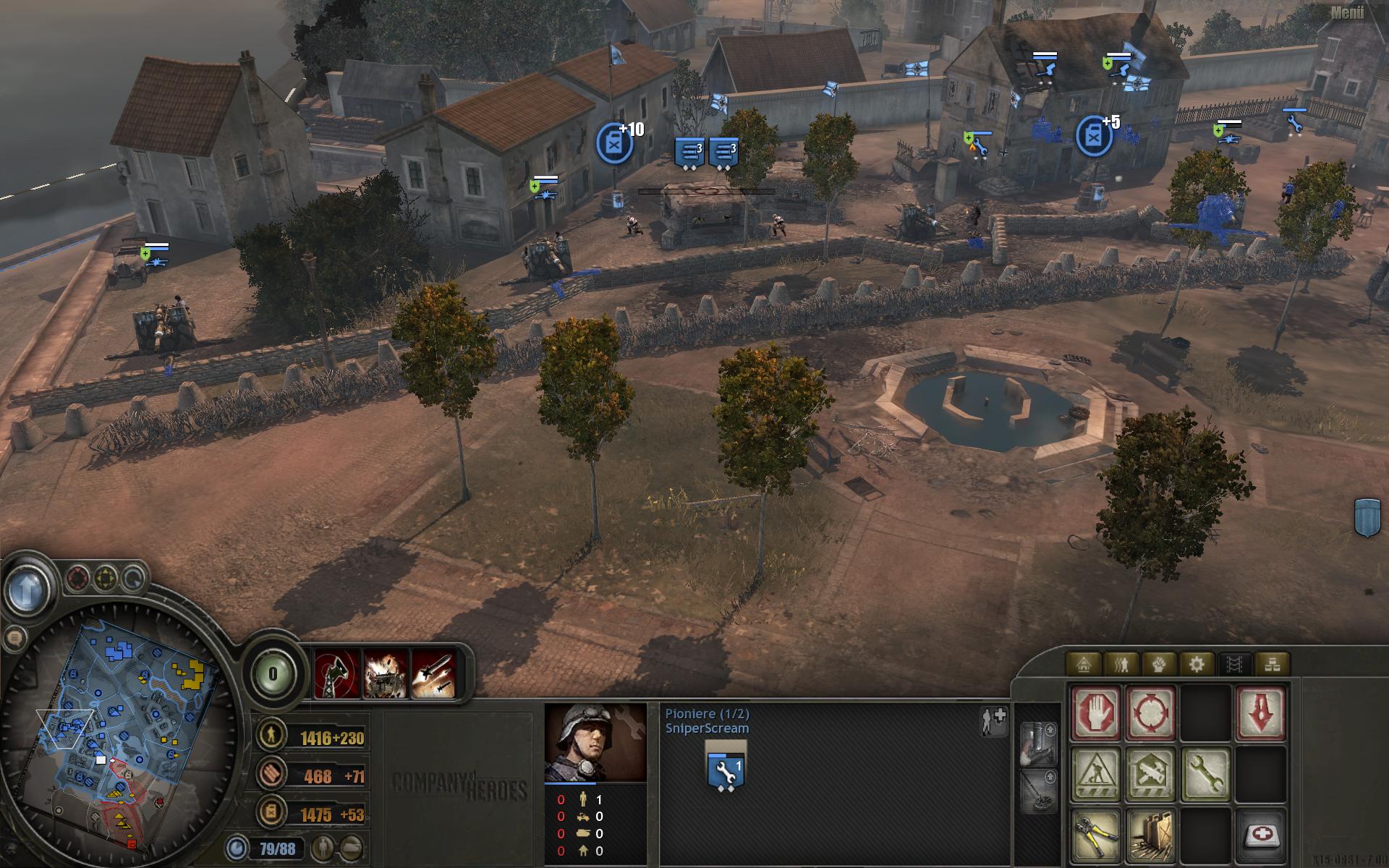
Task: Select the medkit button in command grid
Action: 1260,835
